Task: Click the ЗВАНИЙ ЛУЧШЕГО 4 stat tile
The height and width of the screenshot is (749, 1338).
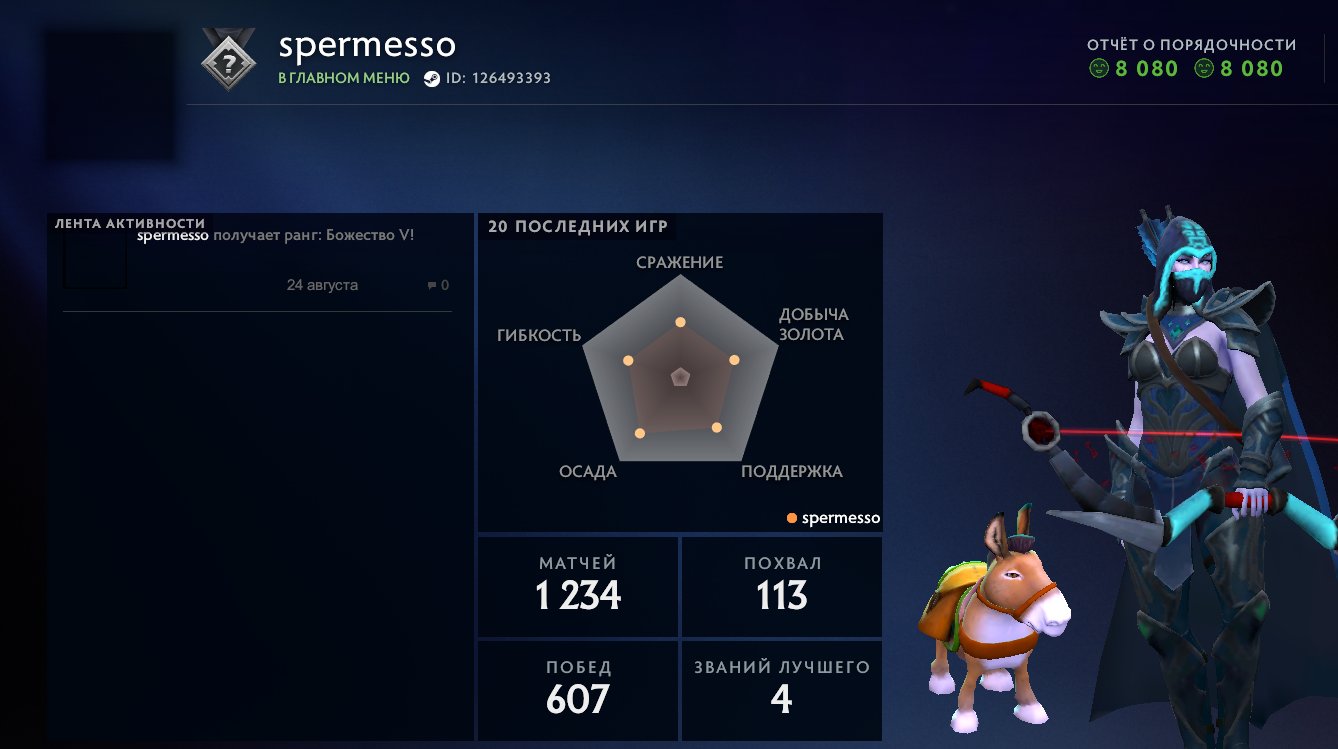Action: coord(781,690)
